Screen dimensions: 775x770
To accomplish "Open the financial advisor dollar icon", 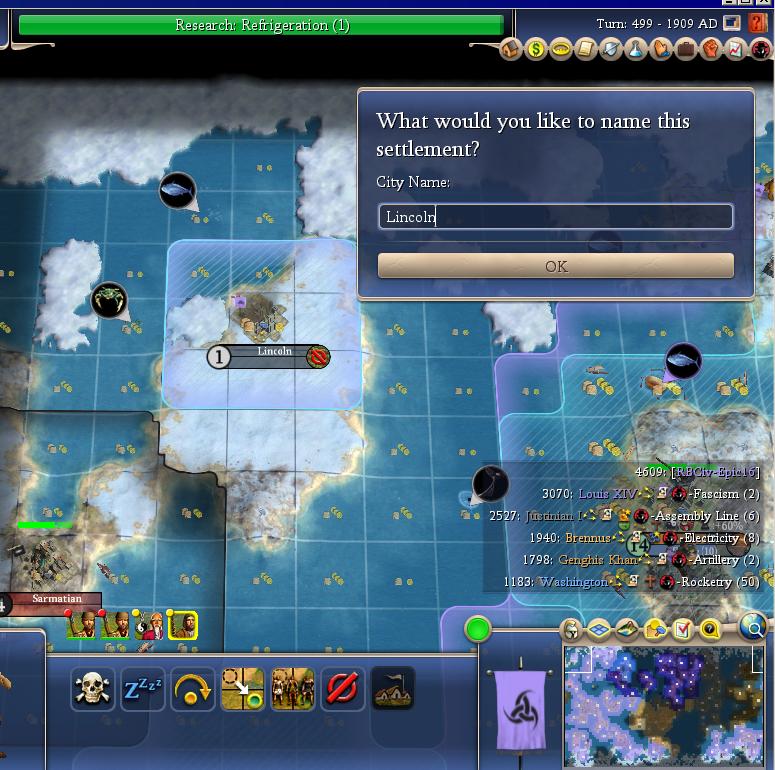I will [536, 49].
